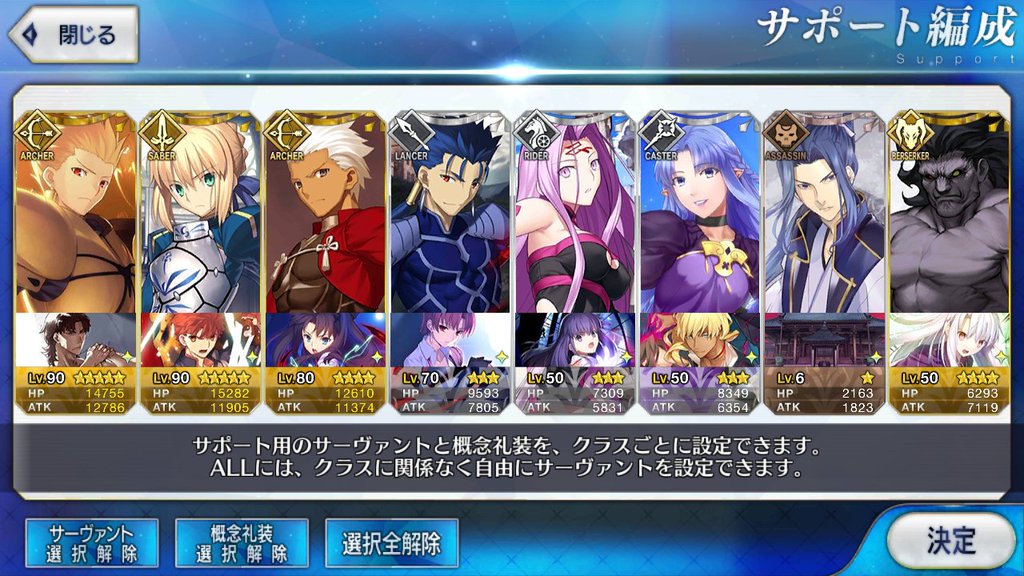Viewport: 1024px width, 576px height.
Task: Pick the Berserker servant card
Action: tap(948, 215)
